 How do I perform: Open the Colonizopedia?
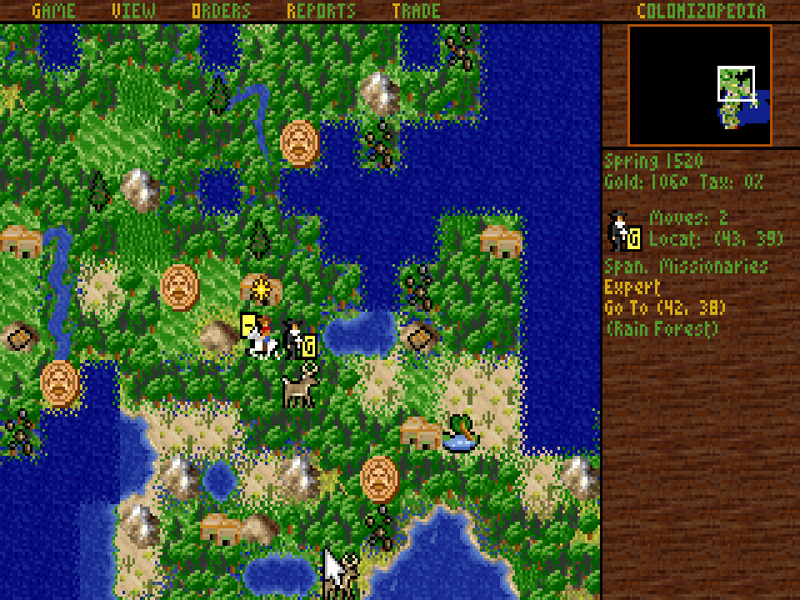pyautogui.click(x=701, y=11)
